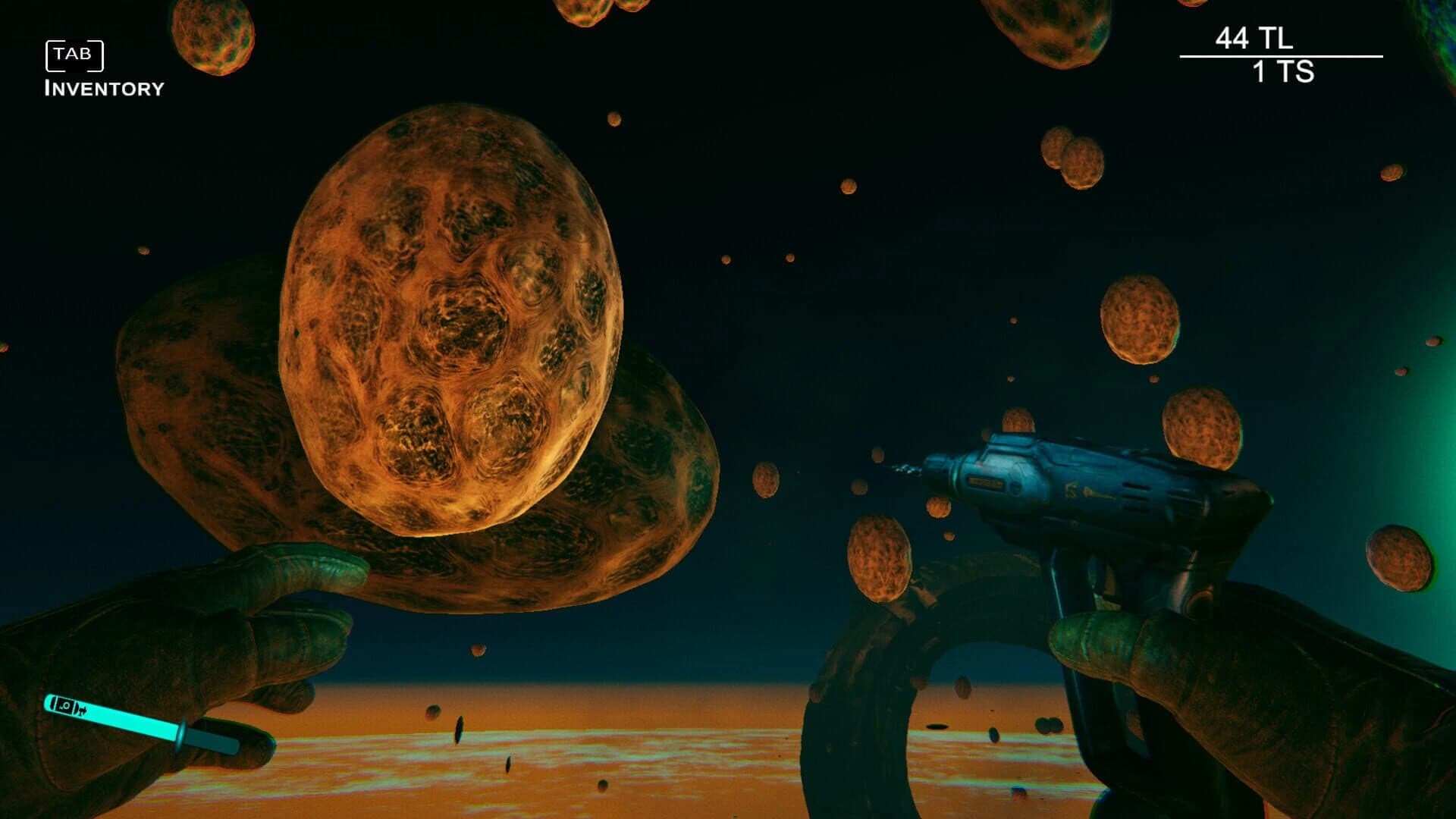
Task: Click the divider line between TL and TS
Action: pyautogui.click(x=1282, y=55)
